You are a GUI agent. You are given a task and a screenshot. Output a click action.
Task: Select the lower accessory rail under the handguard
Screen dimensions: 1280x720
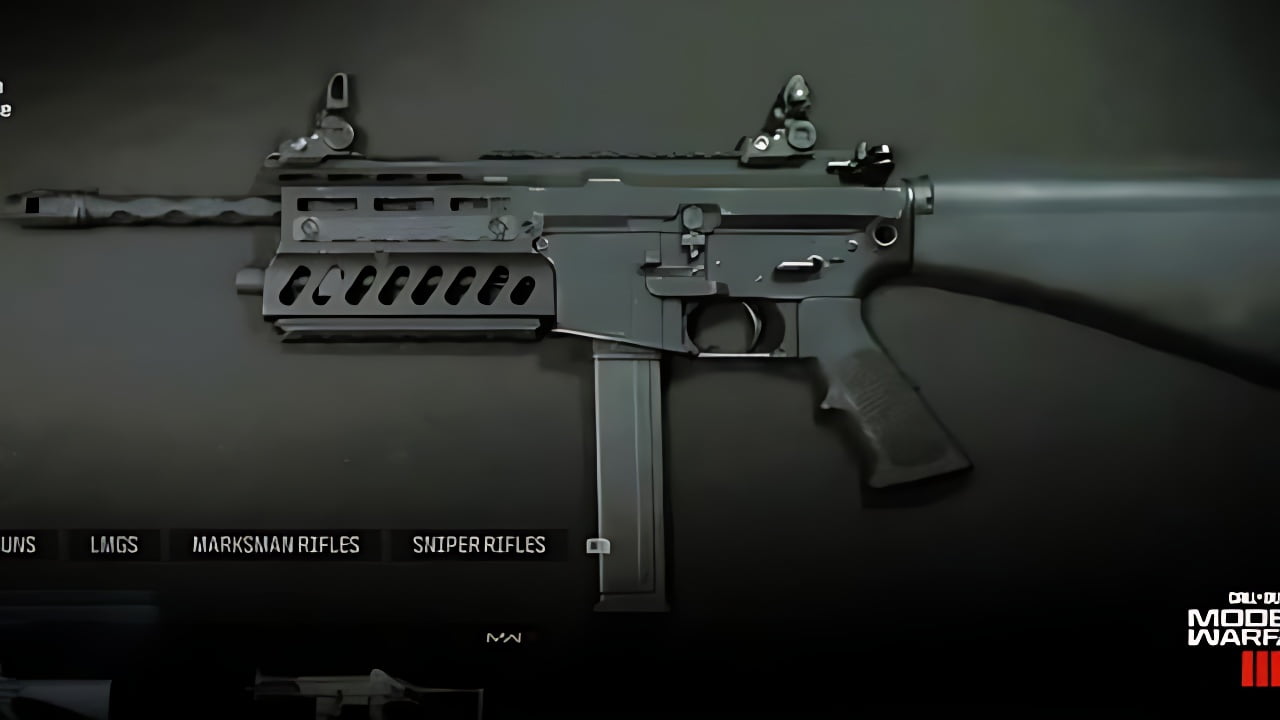click(400, 330)
